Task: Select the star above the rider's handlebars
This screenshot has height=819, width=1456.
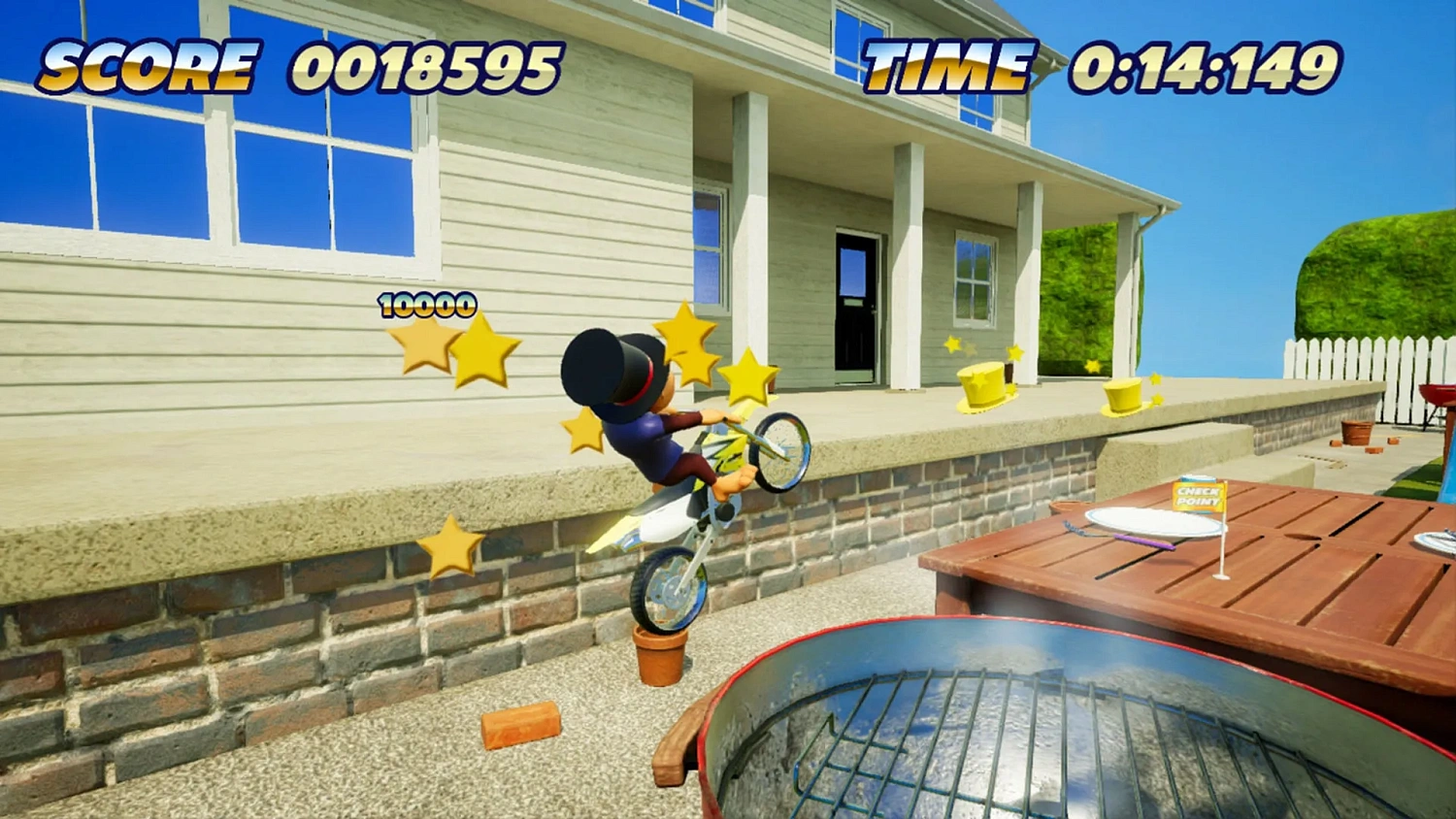Action: (746, 378)
